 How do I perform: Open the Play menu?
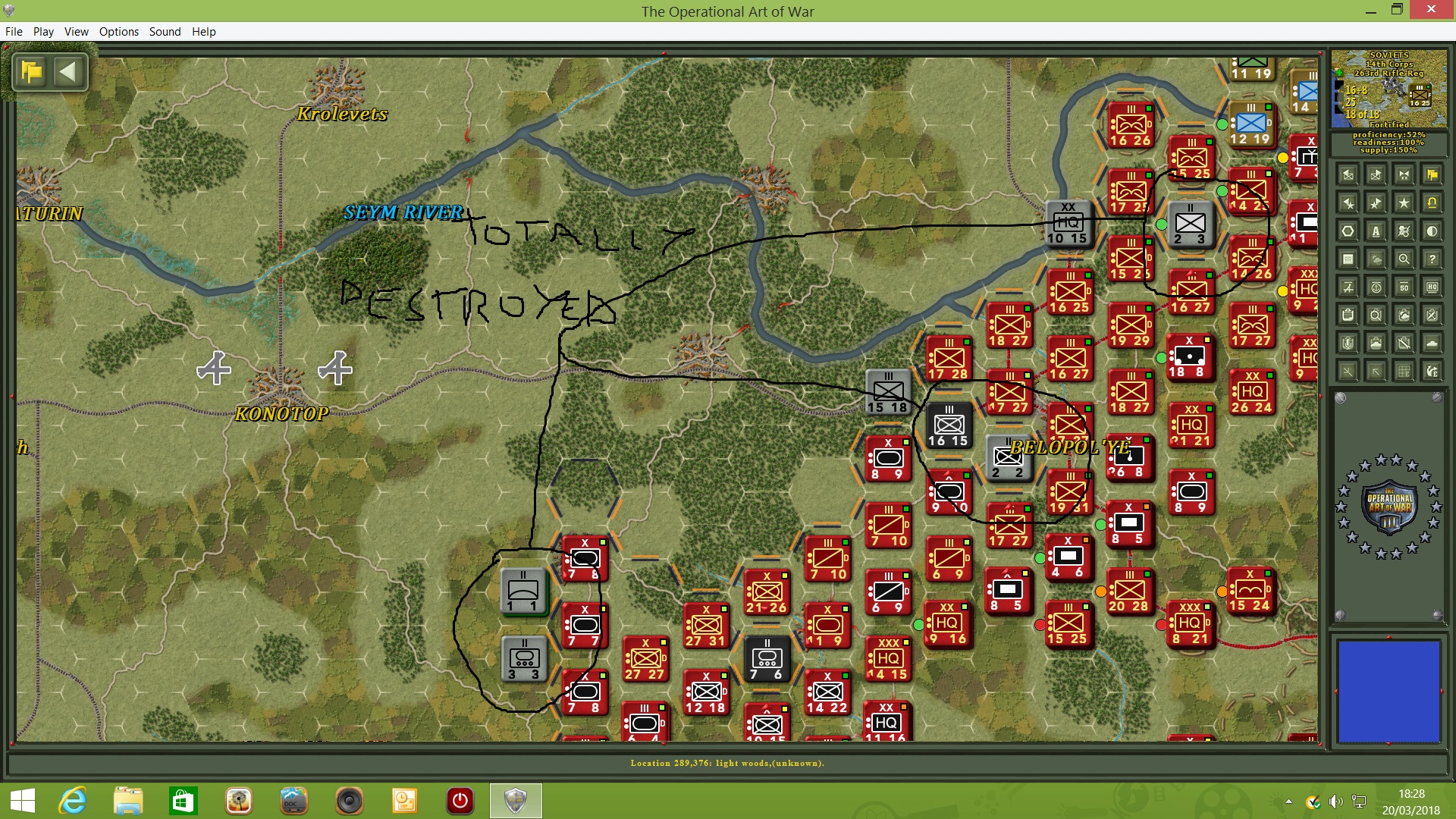point(43,31)
